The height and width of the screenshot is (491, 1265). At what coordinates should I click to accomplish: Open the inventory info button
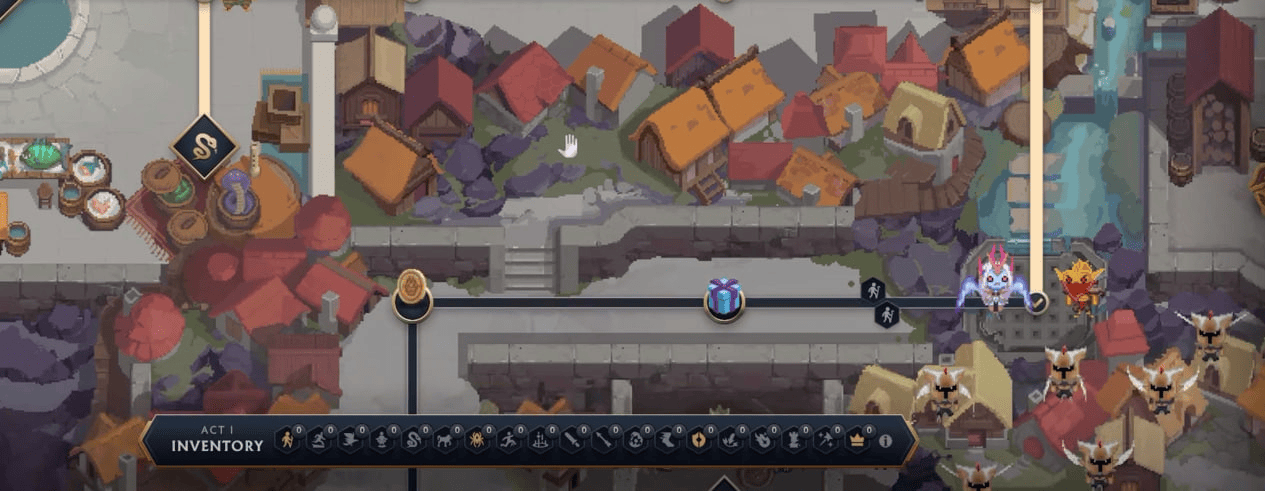point(884,441)
